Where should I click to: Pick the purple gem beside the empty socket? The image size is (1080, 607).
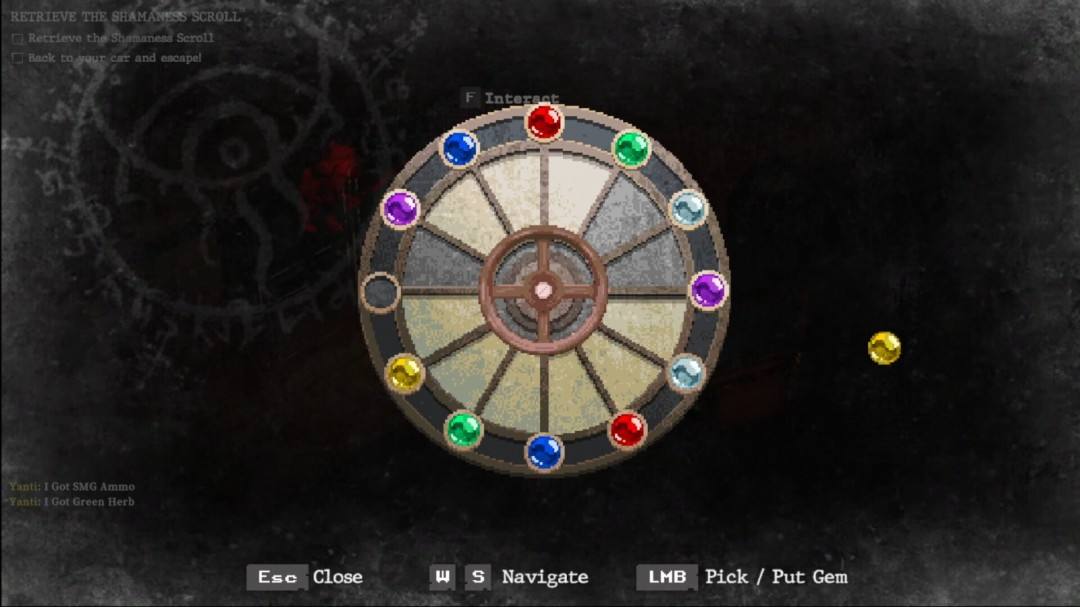pos(400,209)
